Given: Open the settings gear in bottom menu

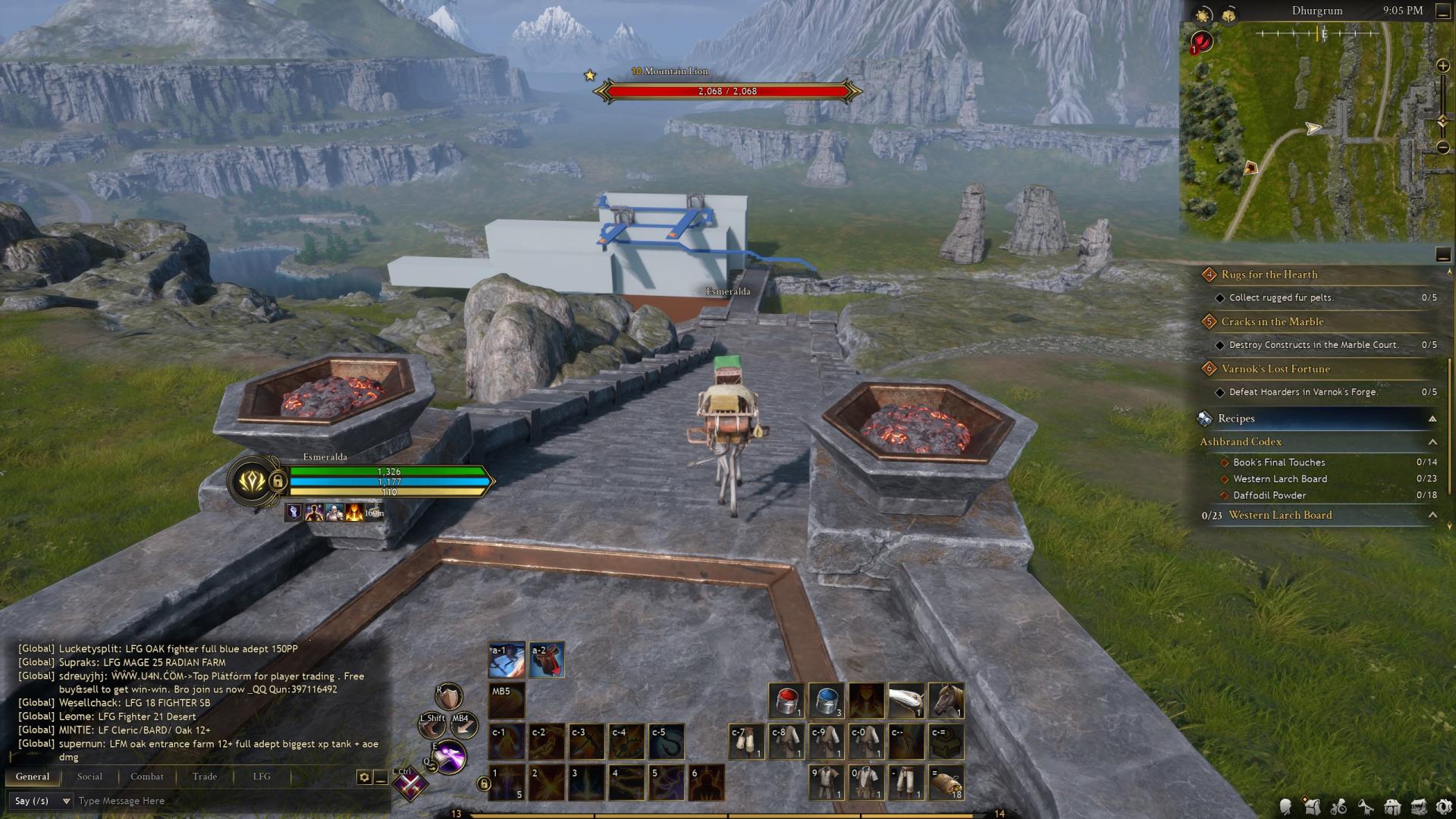Looking at the screenshot, I should pos(1445,808).
